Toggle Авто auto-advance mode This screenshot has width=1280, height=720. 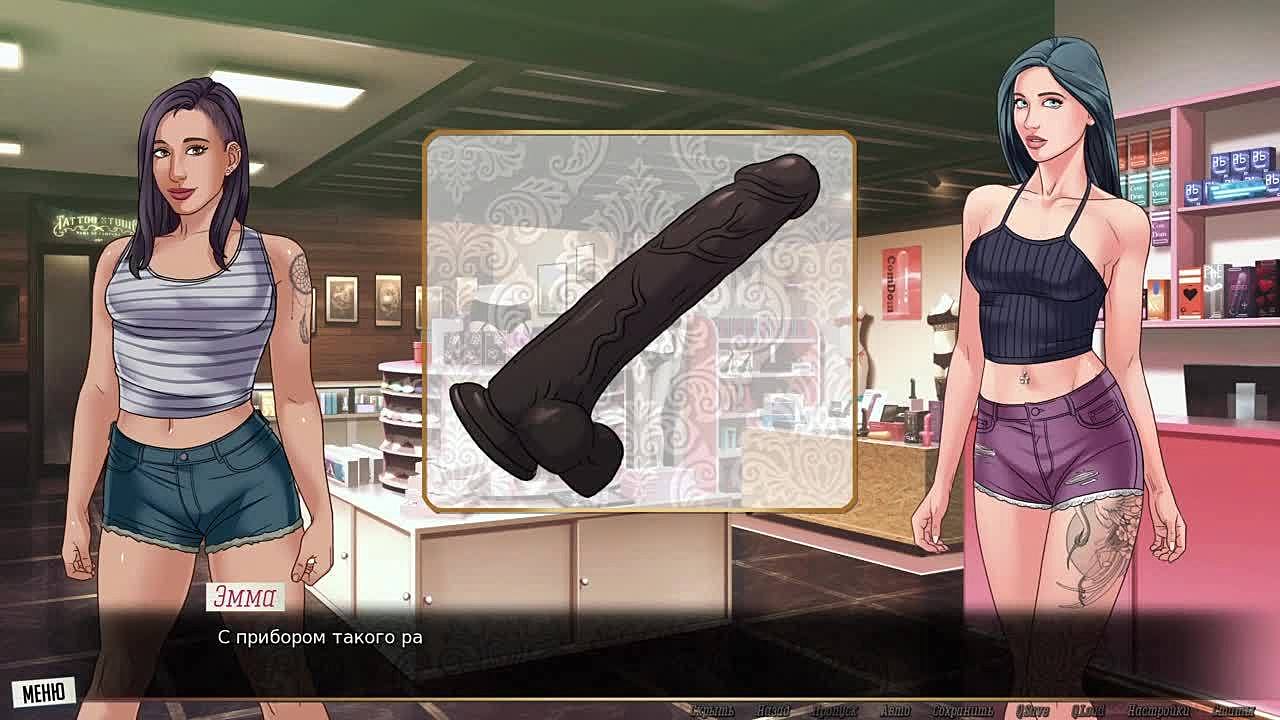[x=895, y=711]
